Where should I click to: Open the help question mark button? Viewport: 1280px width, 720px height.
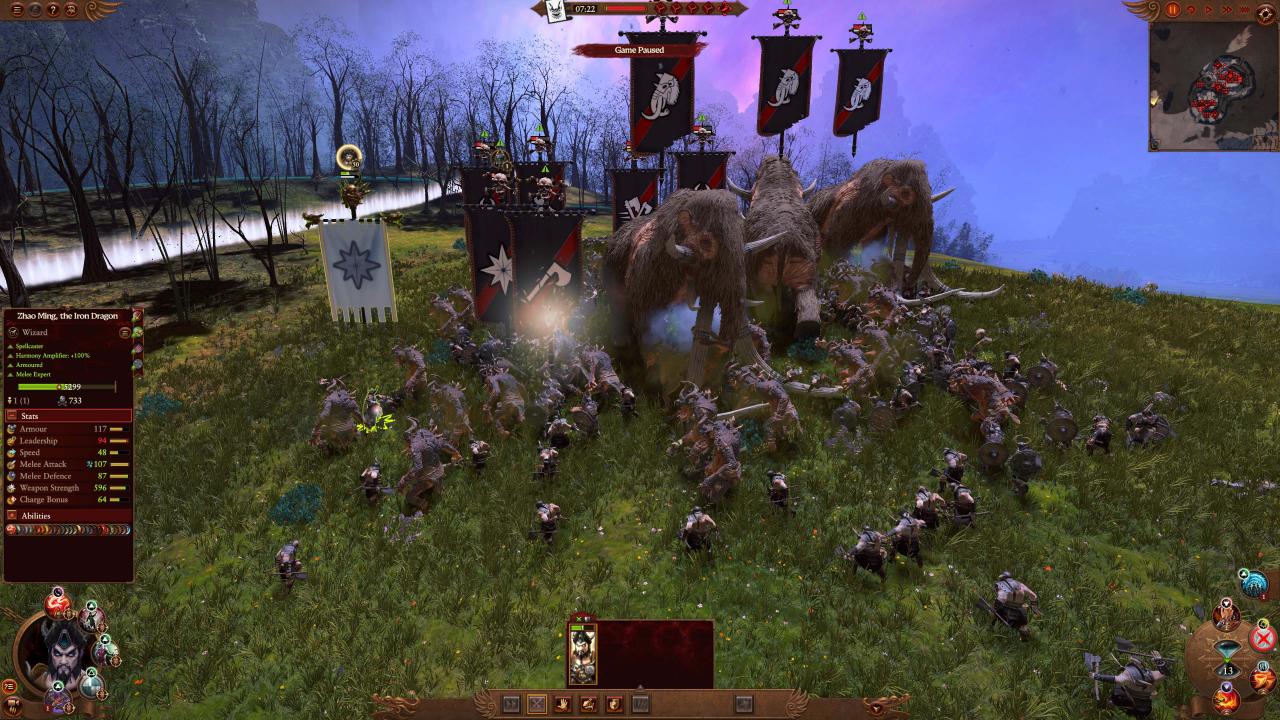click(x=54, y=10)
